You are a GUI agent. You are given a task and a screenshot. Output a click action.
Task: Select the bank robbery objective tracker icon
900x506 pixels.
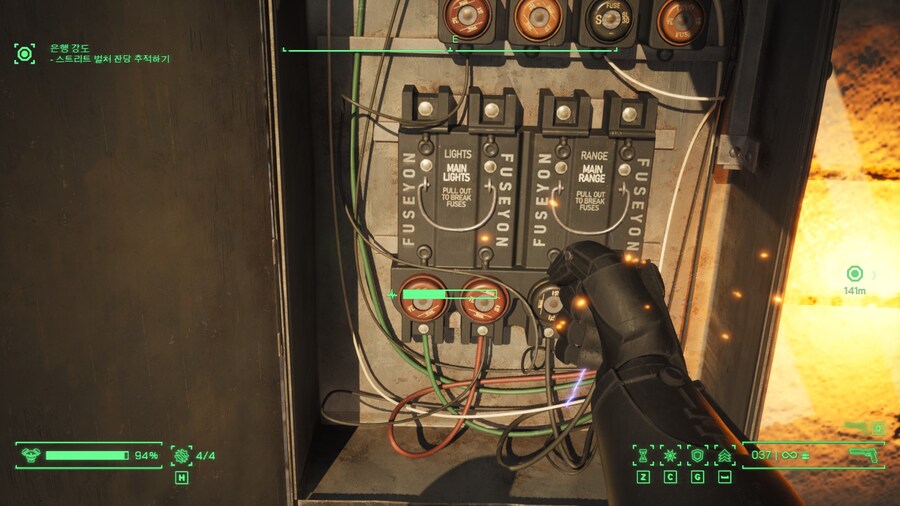tap(24, 53)
